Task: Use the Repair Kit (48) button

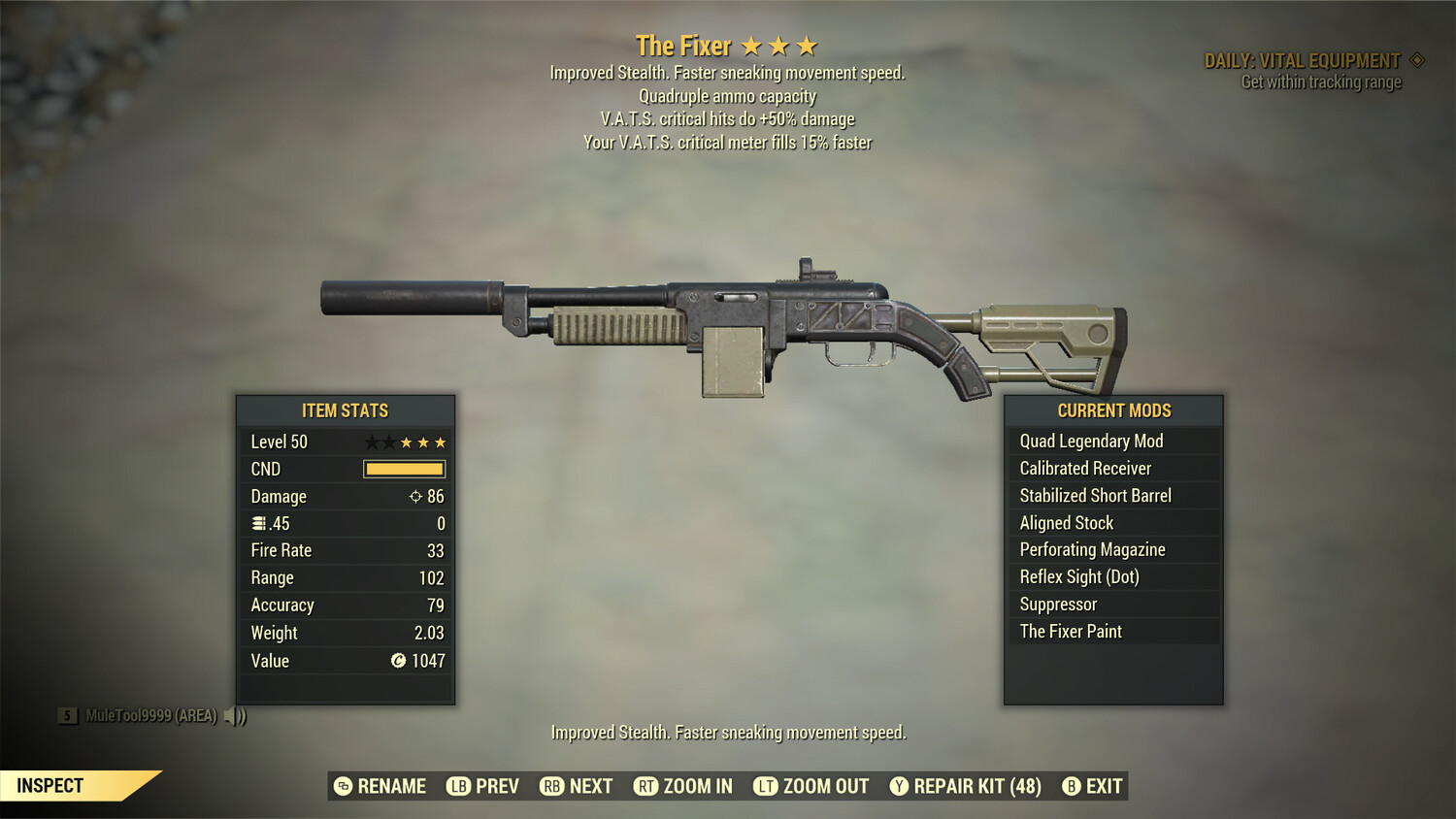Action: (974, 786)
